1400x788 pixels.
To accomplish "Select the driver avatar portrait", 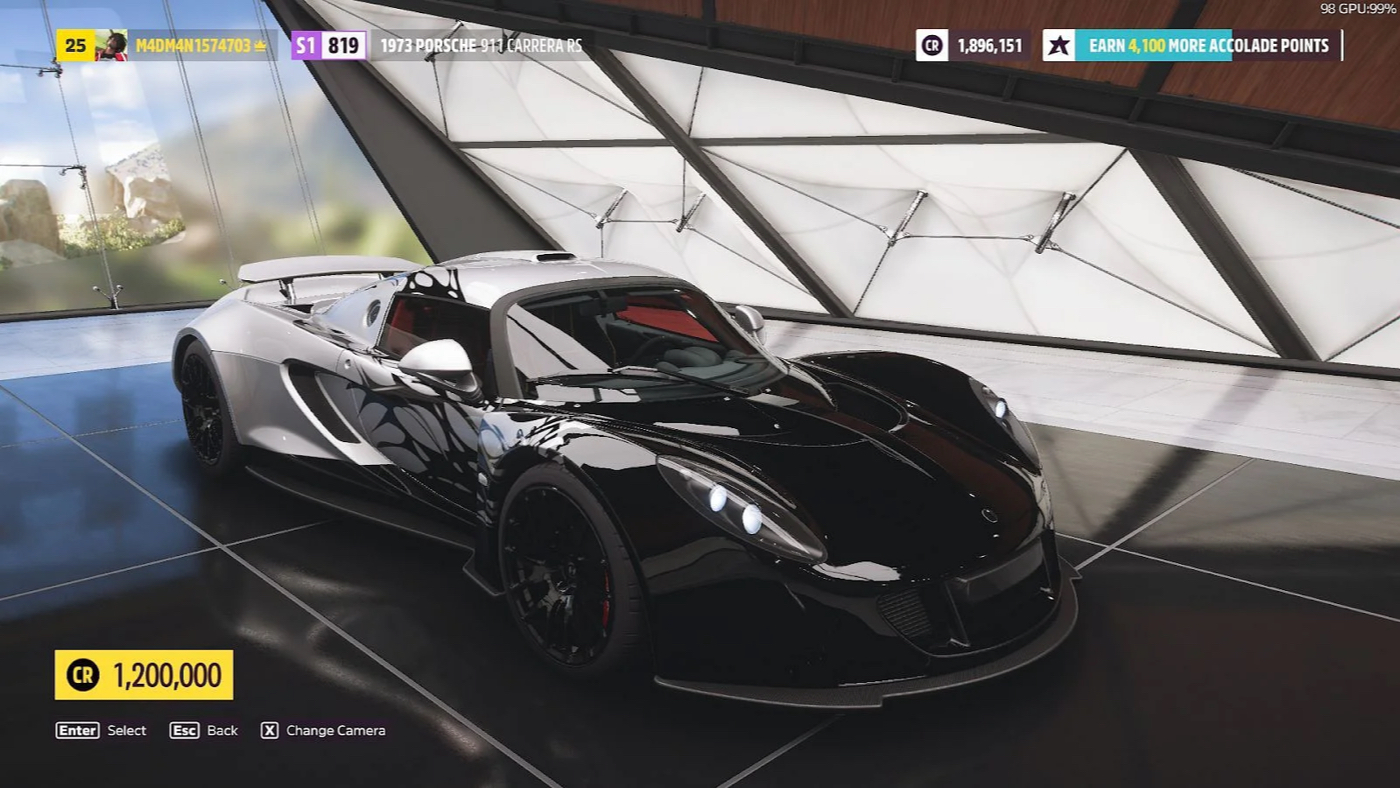I will coord(111,44).
